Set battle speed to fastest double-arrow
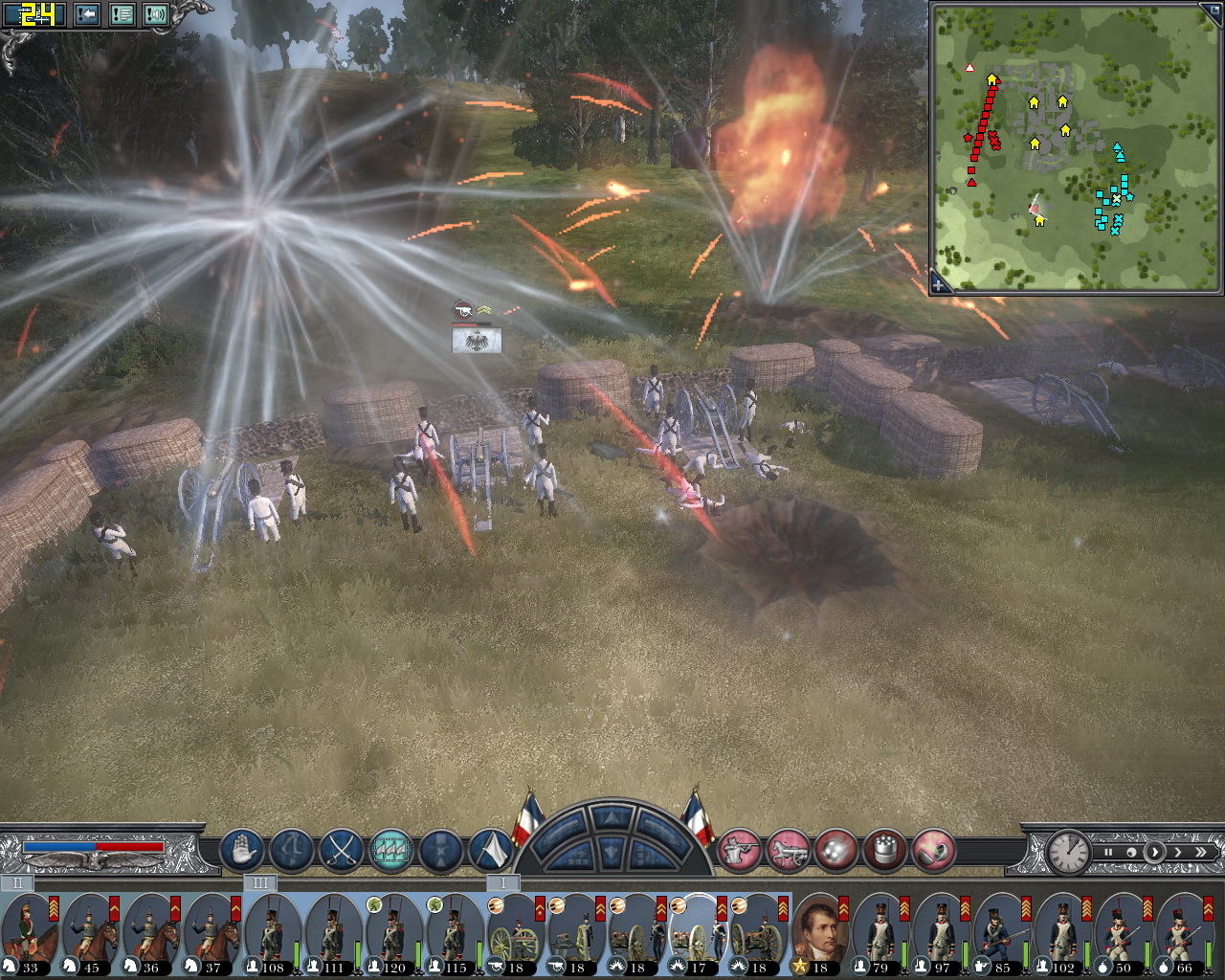 pyautogui.click(x=1200, y=852)
